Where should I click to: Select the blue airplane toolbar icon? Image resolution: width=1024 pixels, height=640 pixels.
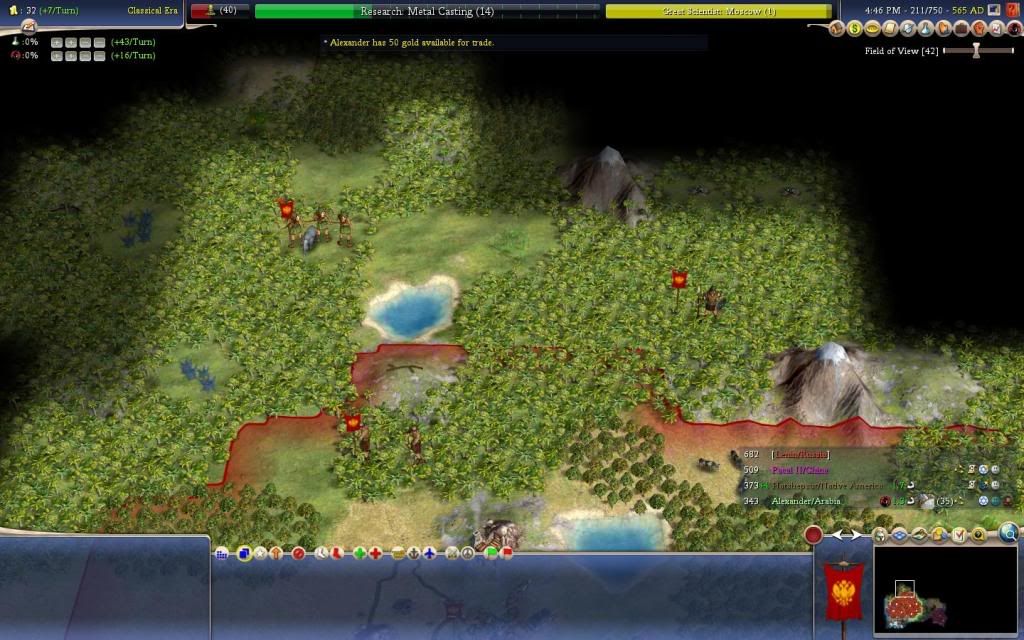pos(429,553)
